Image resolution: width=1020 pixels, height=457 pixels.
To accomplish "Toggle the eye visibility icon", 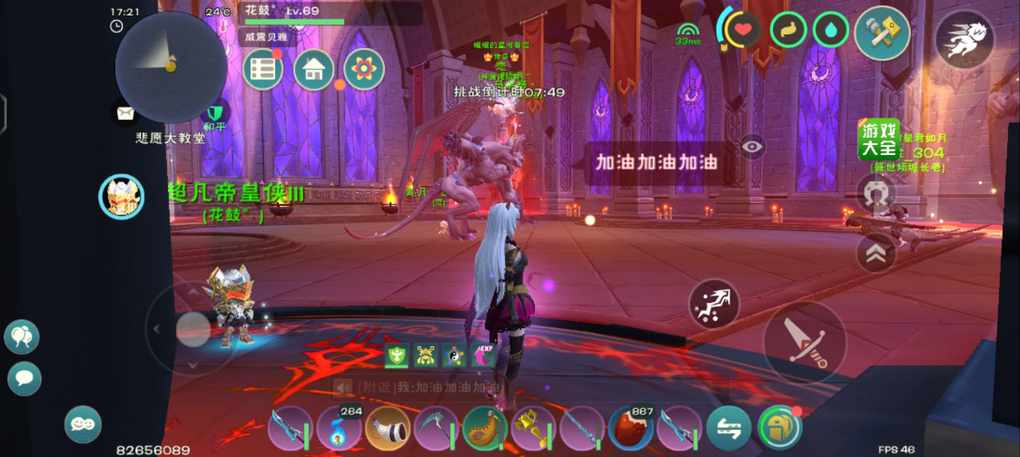I will click(752, 146).
